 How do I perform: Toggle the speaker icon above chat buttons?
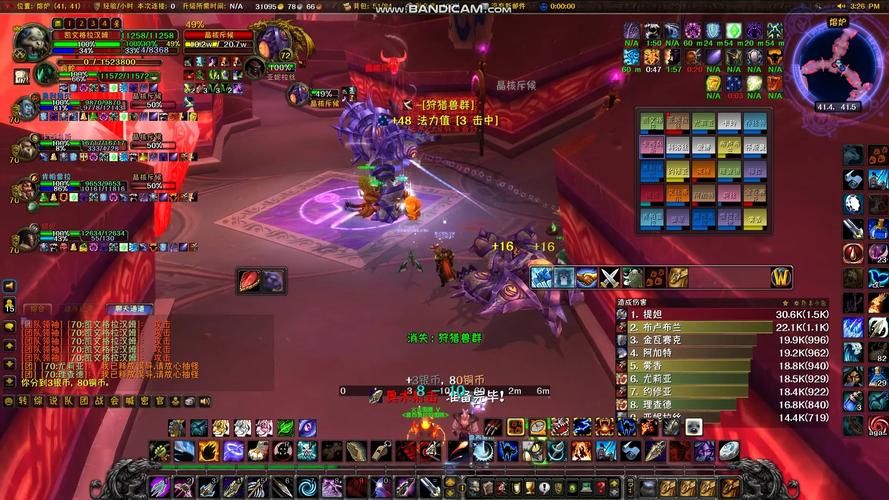(10, 286)
